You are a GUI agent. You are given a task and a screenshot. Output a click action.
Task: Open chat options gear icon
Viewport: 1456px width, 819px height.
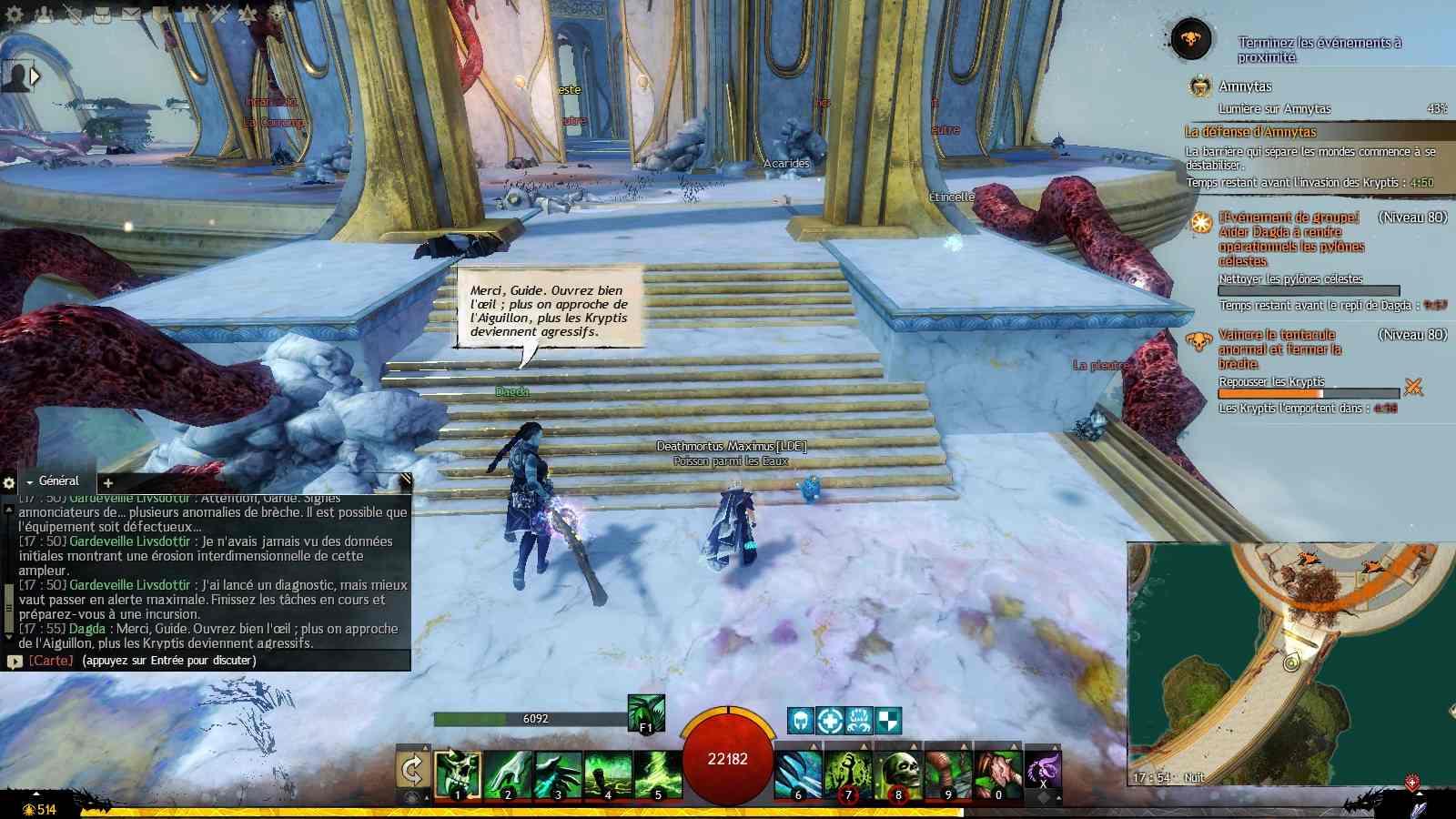click(9, 482)
